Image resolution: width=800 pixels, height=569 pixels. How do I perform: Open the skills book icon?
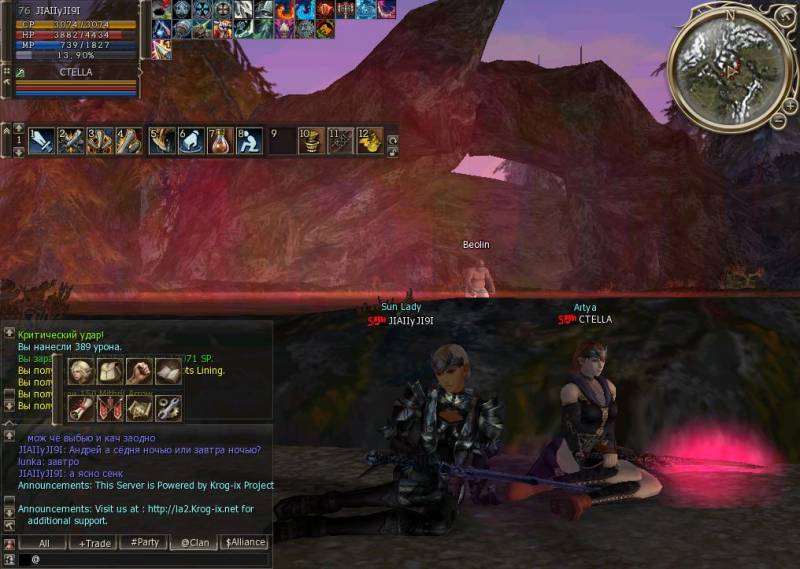[168, 372]
